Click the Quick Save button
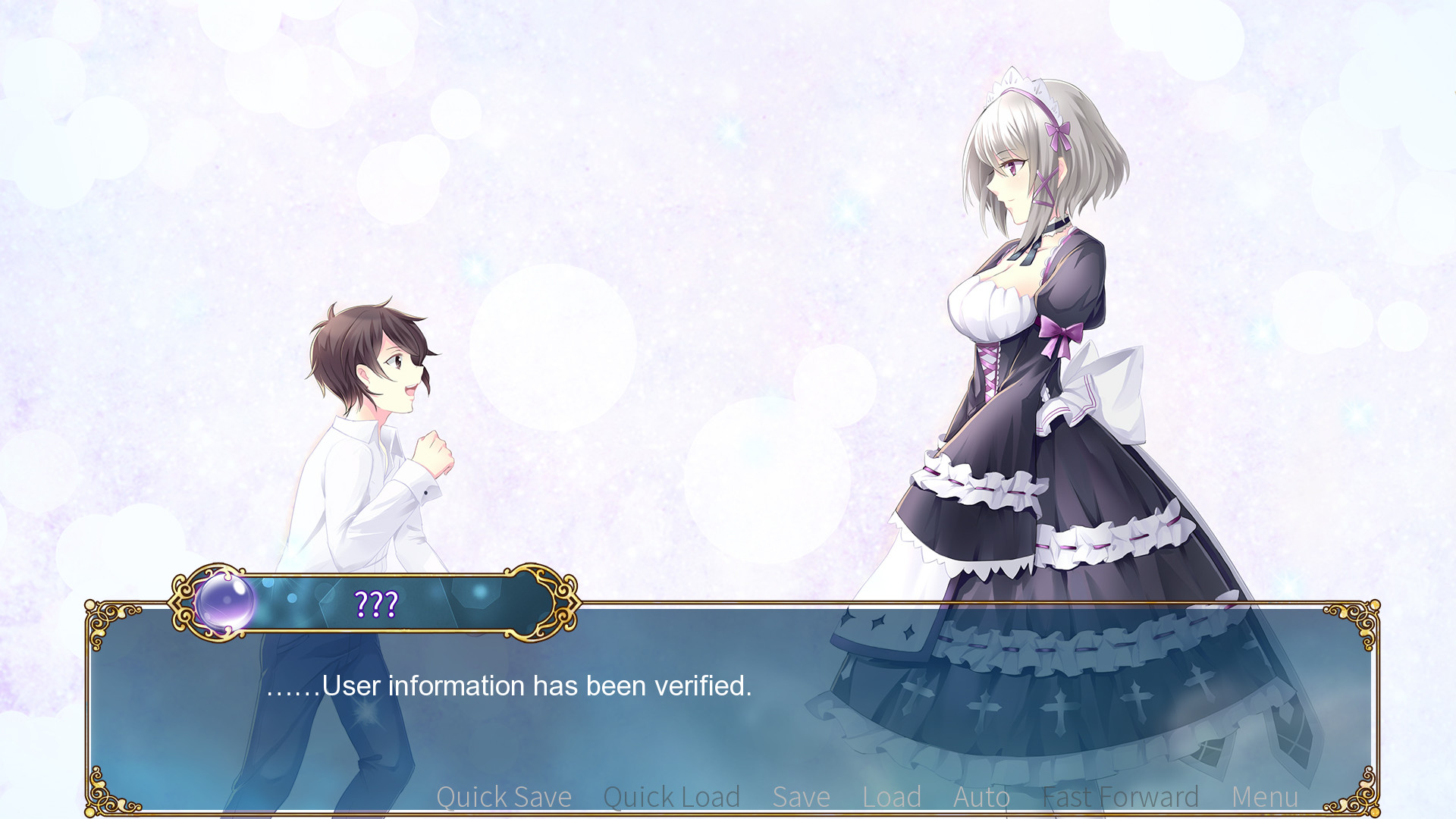This screenshot has width=1456, height=819. pos(504,797)
